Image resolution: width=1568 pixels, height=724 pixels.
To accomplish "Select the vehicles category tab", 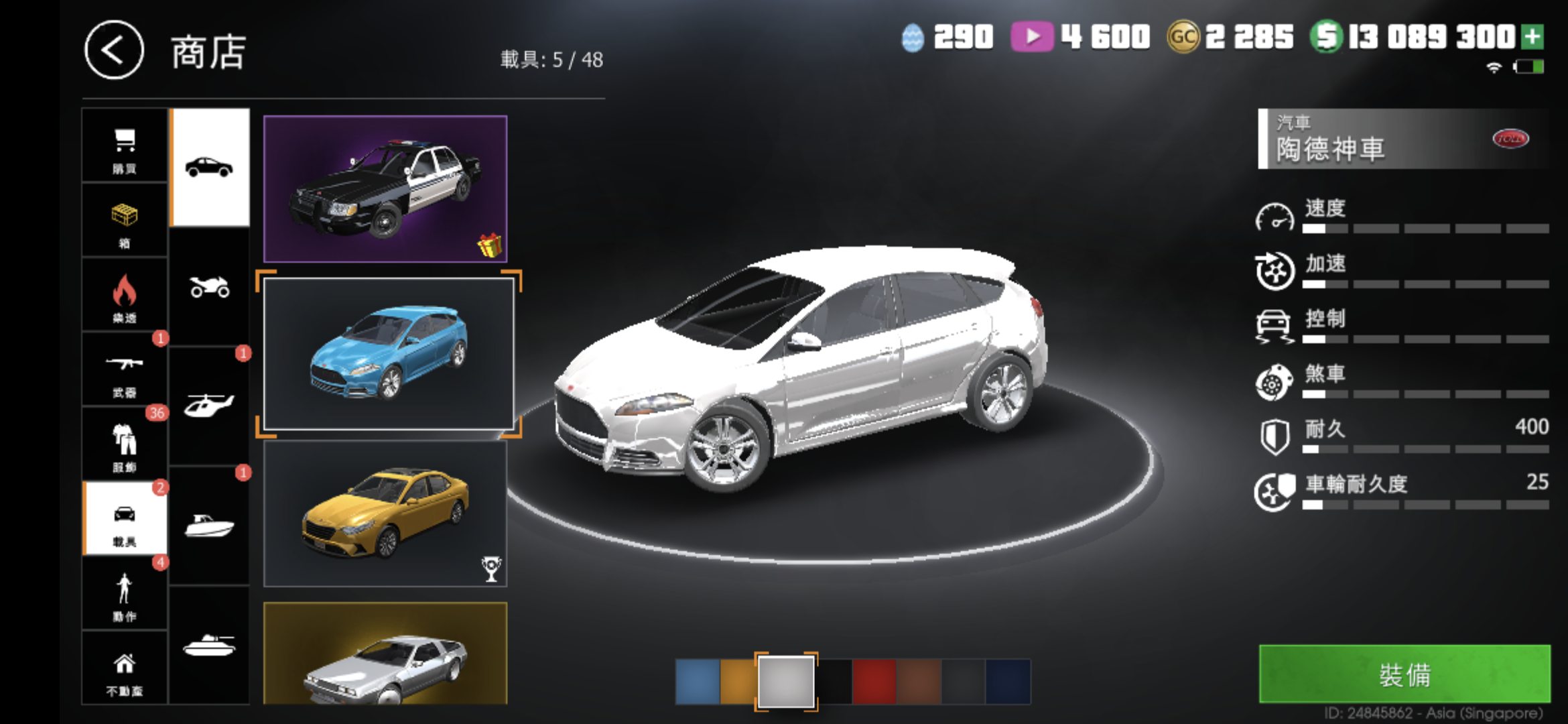I will [125, 520].
